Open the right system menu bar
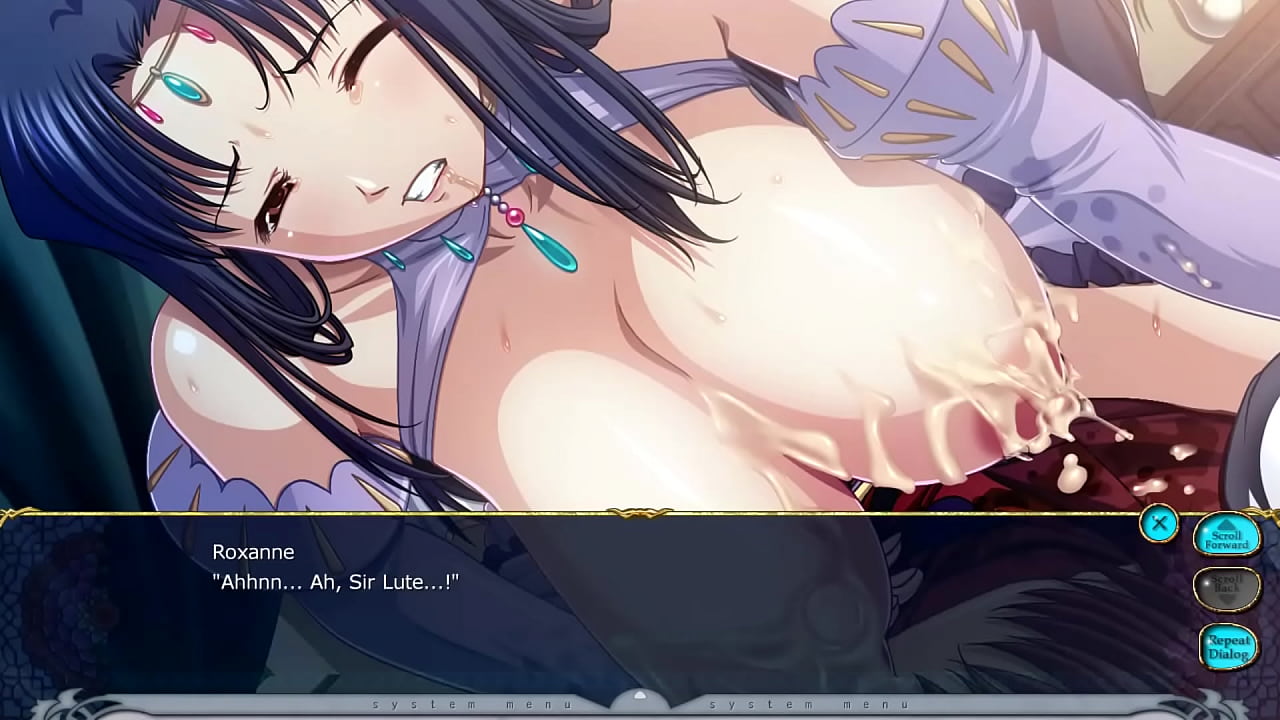The width and height of the screenshot is (1280, 720). (810, 704)
